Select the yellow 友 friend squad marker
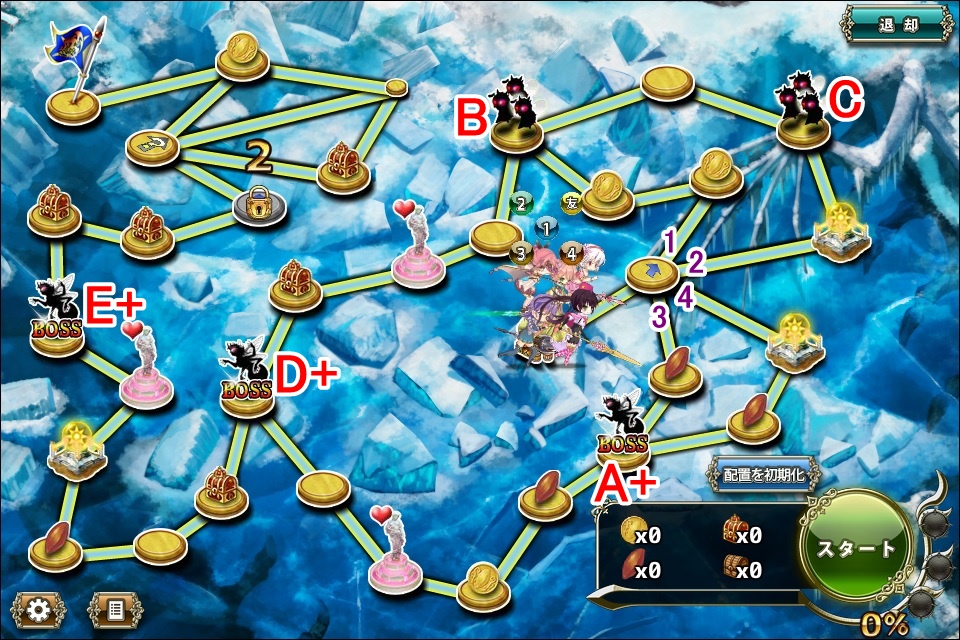960x640 pixels. click(x=571, y=204)
